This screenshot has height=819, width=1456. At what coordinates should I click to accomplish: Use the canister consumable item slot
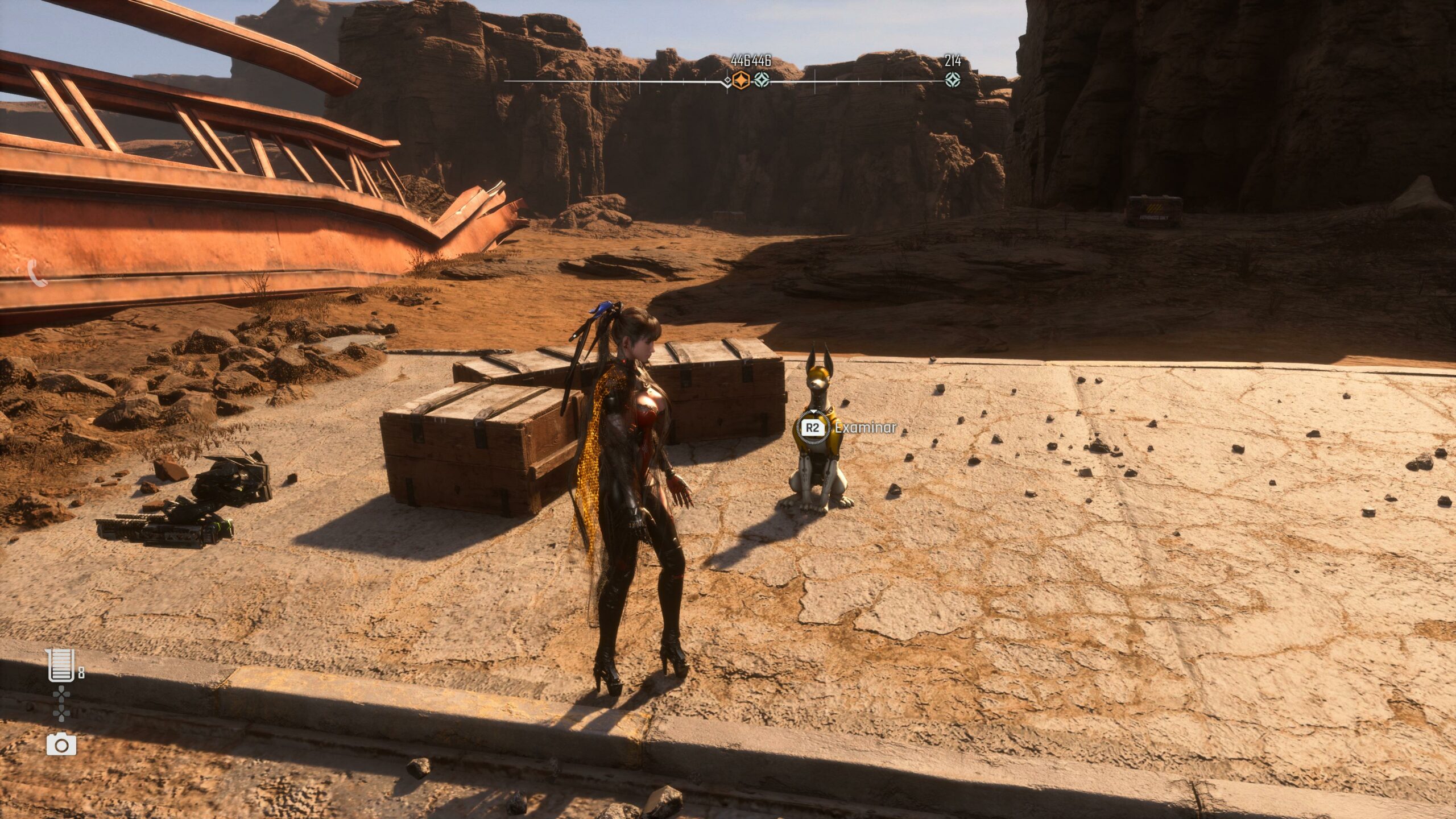pos(61,665)
